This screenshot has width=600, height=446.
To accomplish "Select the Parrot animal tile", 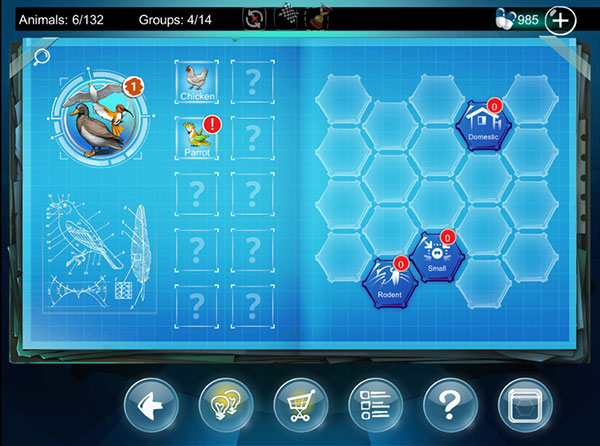I will [198, 138].
